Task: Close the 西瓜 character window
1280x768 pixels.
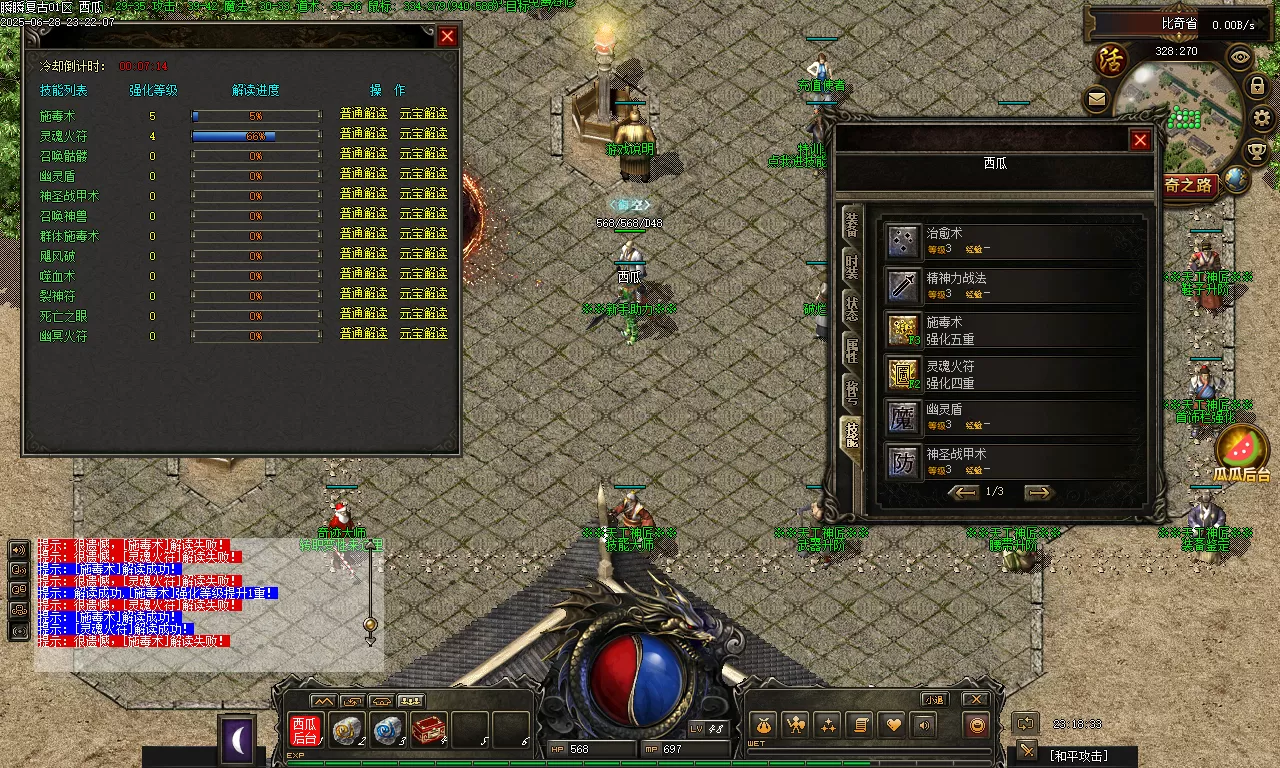Action: point(1139,141)
